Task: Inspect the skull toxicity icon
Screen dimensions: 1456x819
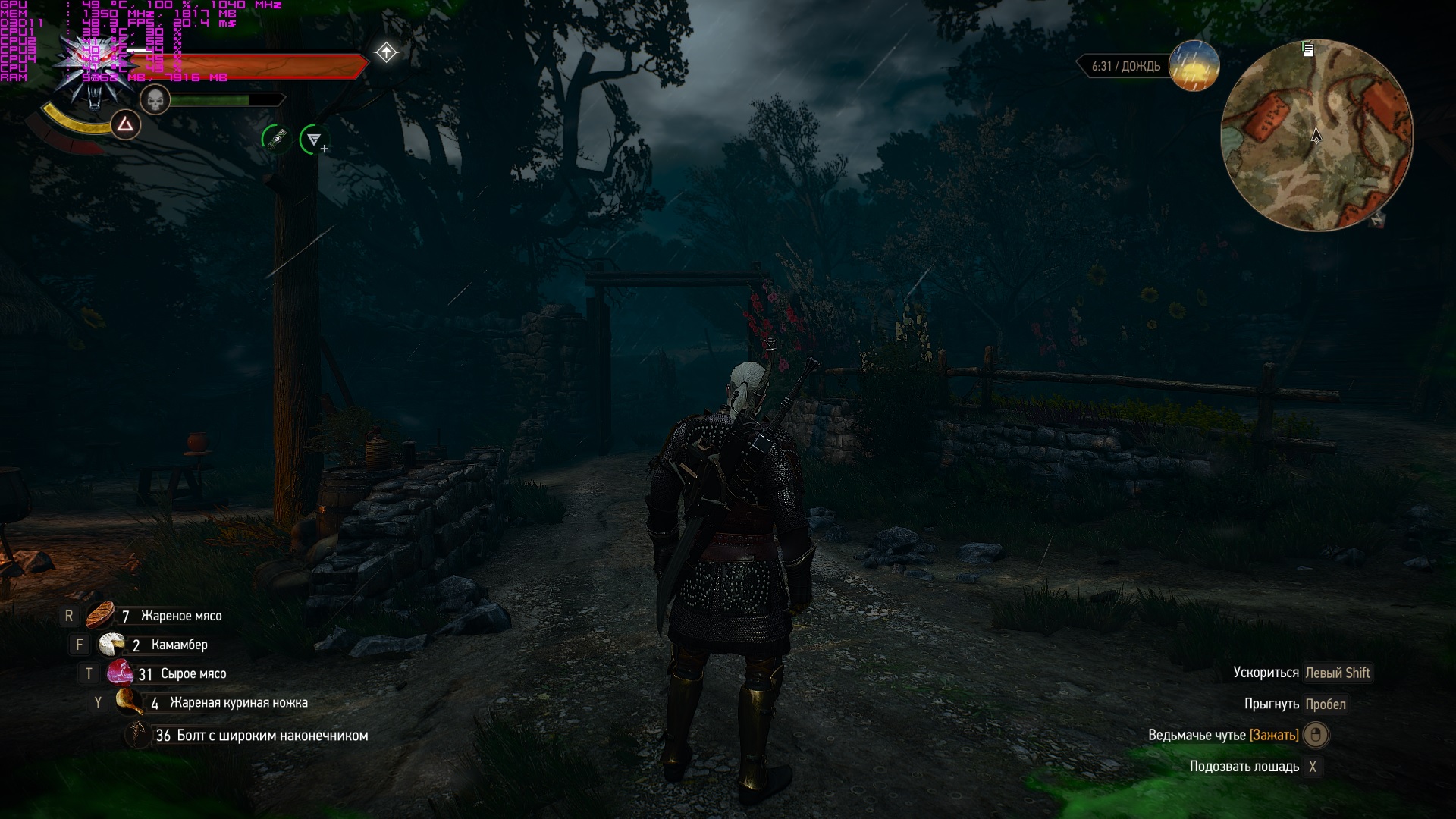Action: pyautogui.click(x=155, y=99)
